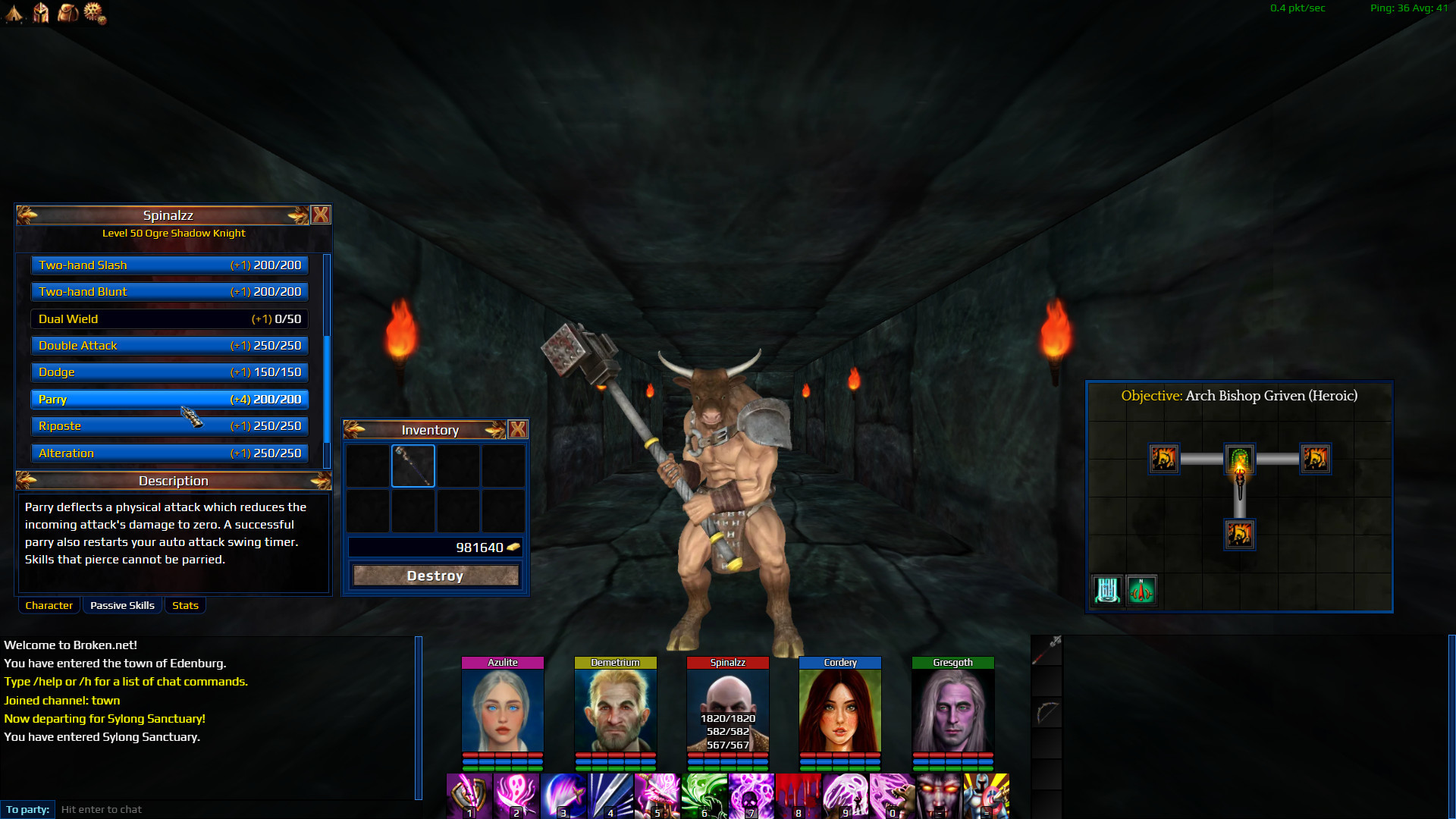Open the helmet character icon
Viewport: 1456px width, 819px height.
click(x=39, y=13)
